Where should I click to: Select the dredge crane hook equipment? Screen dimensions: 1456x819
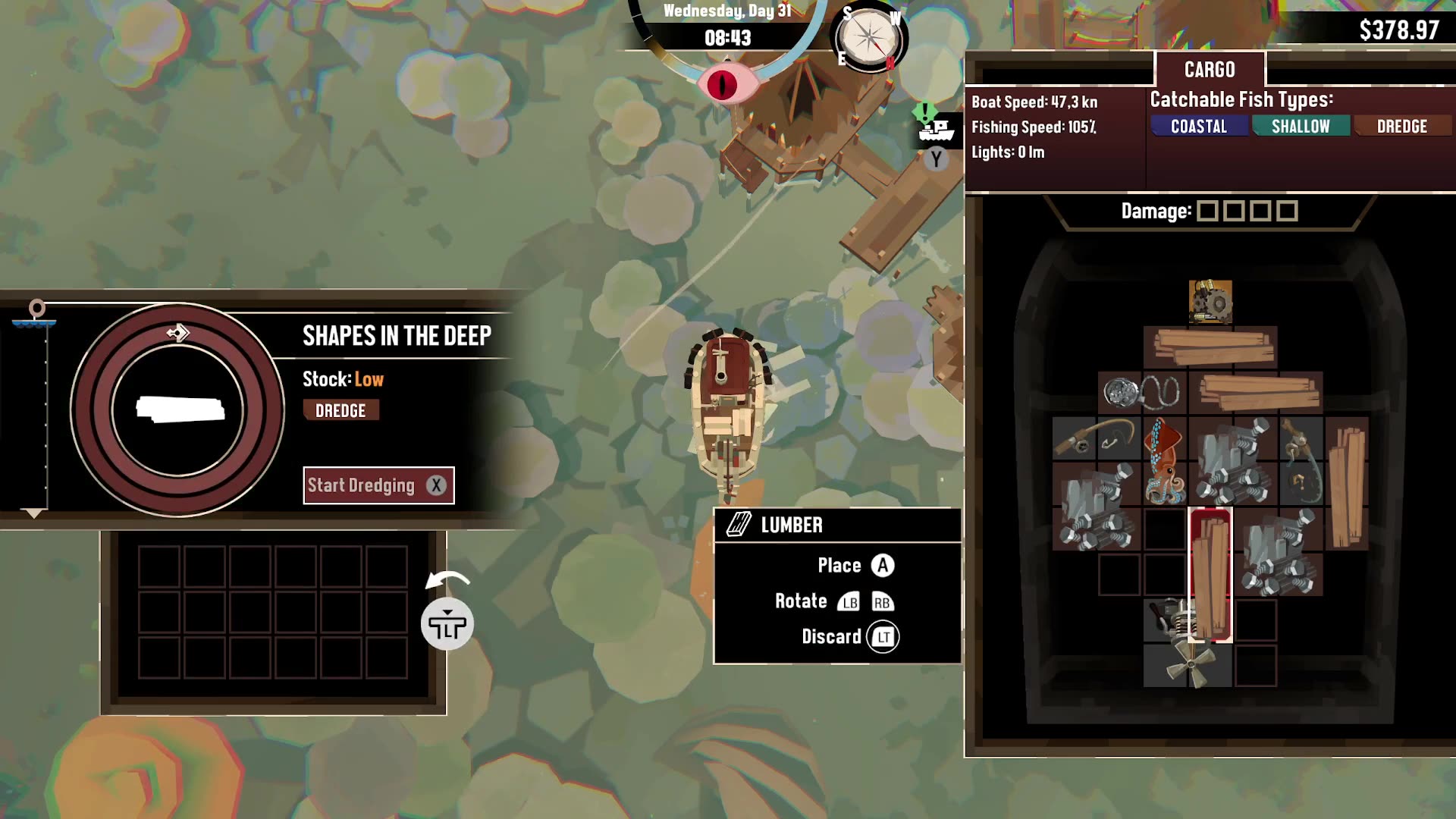[1301, 461]
